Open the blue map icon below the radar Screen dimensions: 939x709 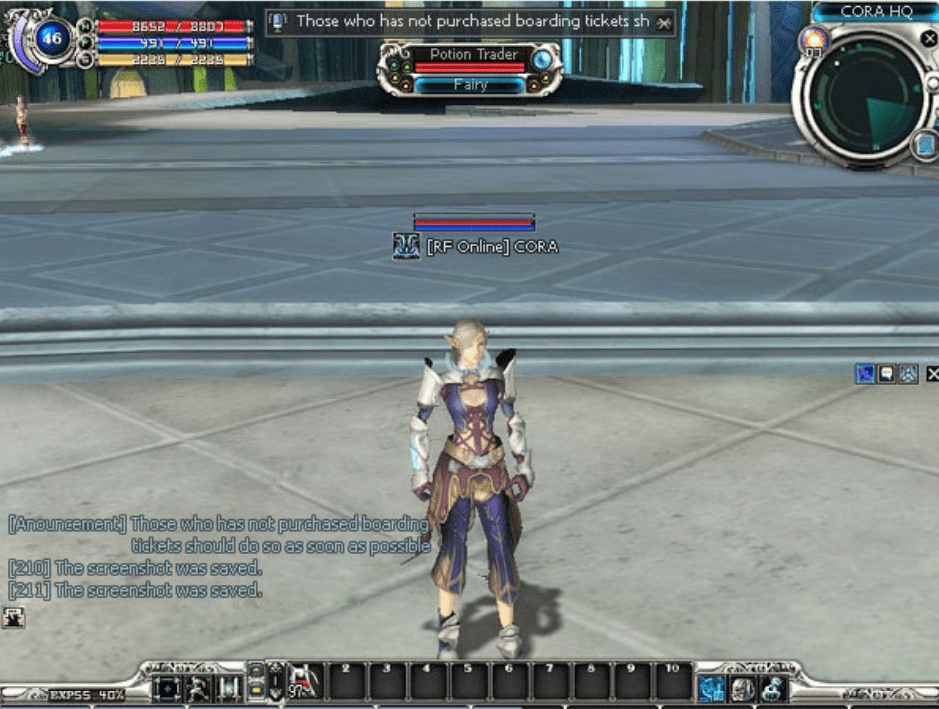(x=925, y=147)
